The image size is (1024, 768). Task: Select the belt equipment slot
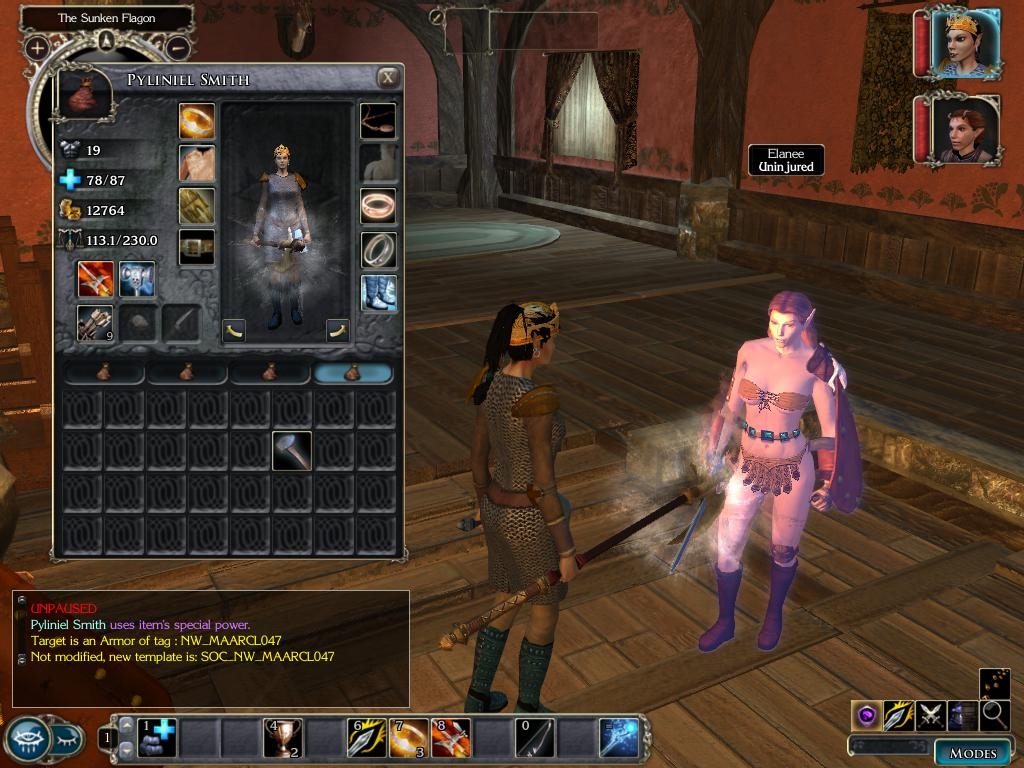pos(197,247)
